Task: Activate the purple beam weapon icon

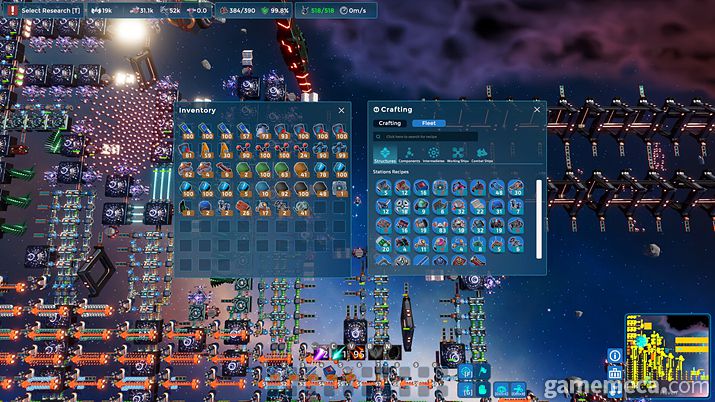Action: (321, 354)
